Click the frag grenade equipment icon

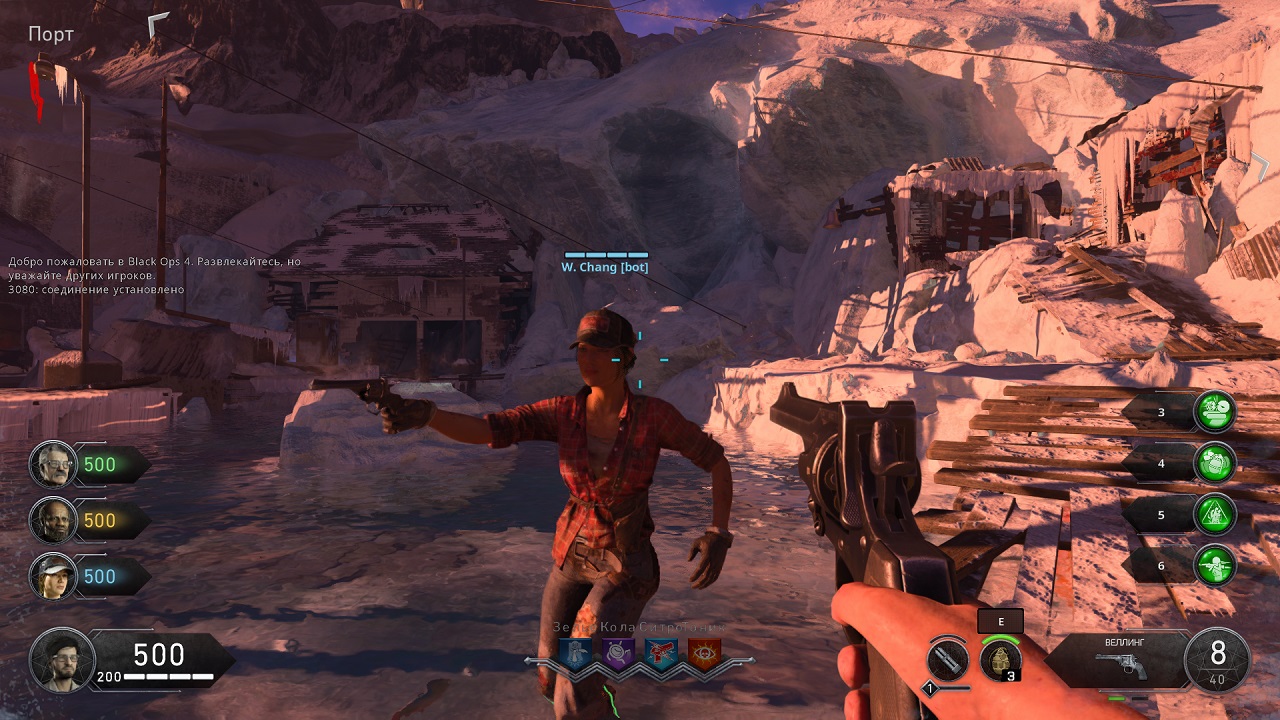pos(999,660)
